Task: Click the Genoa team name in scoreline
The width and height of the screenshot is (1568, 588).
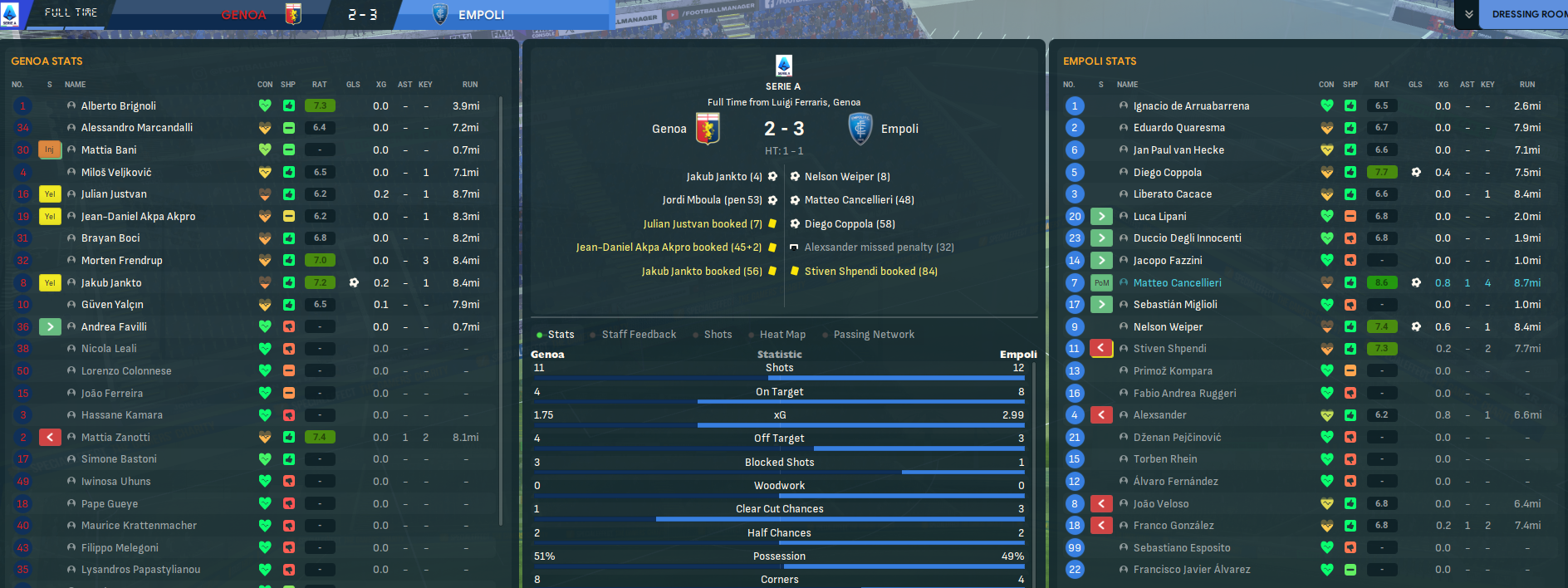Action: click(x=669, y=129)
